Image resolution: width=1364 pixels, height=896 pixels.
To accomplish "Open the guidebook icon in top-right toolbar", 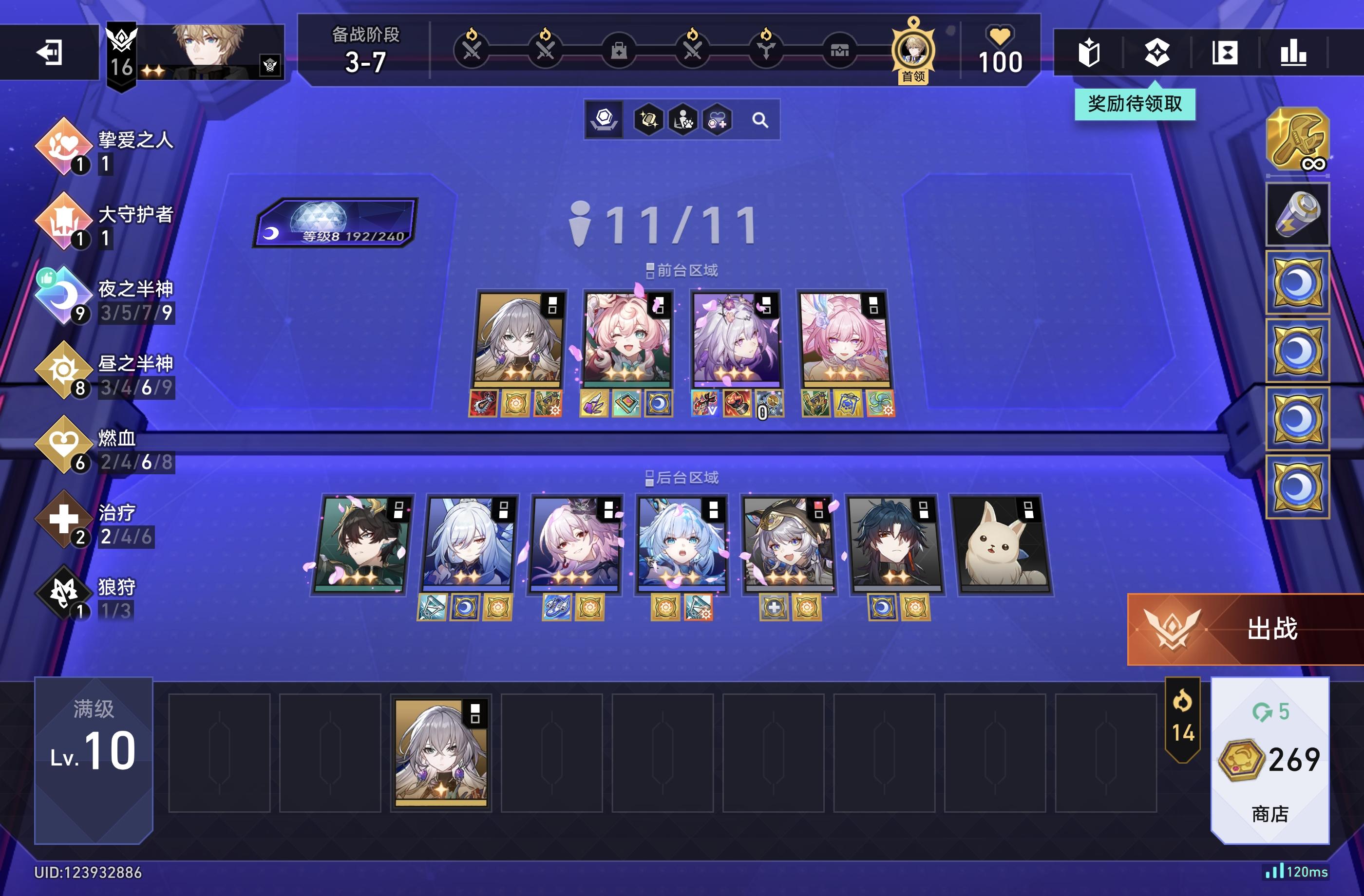I will click(1089, 53).
